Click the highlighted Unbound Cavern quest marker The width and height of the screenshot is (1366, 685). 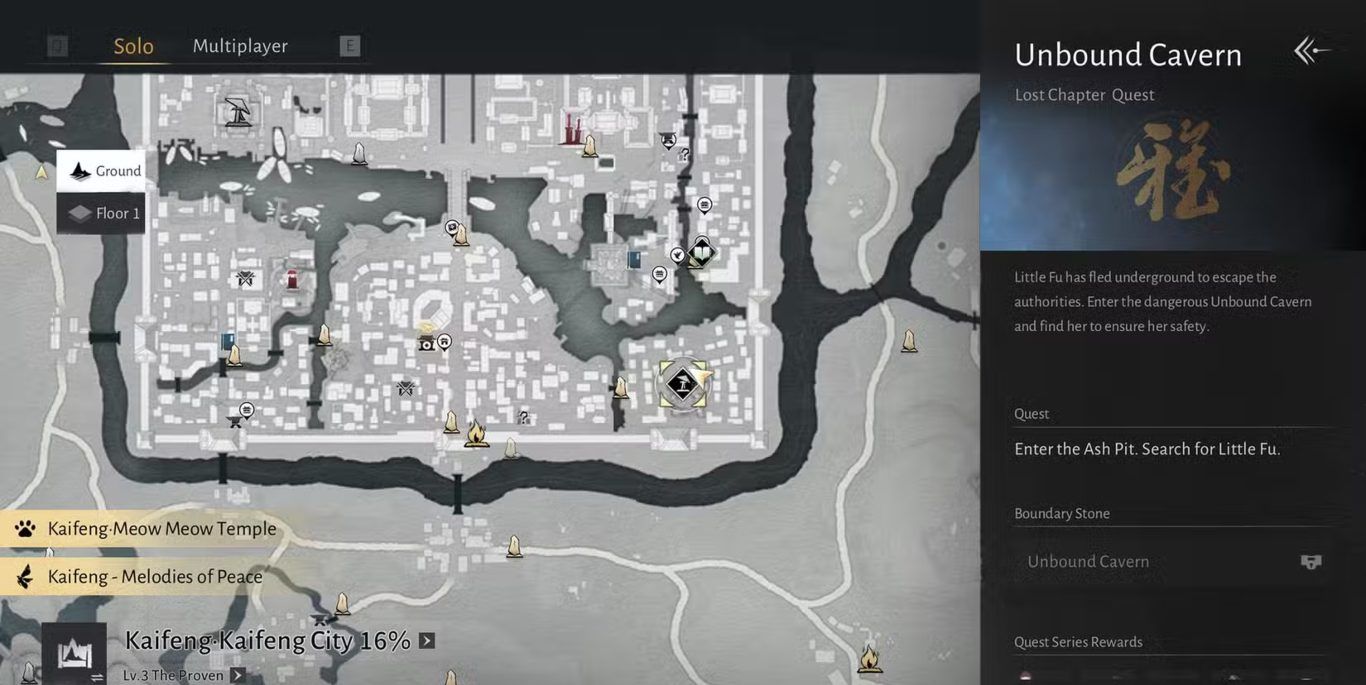pos(683,384)
